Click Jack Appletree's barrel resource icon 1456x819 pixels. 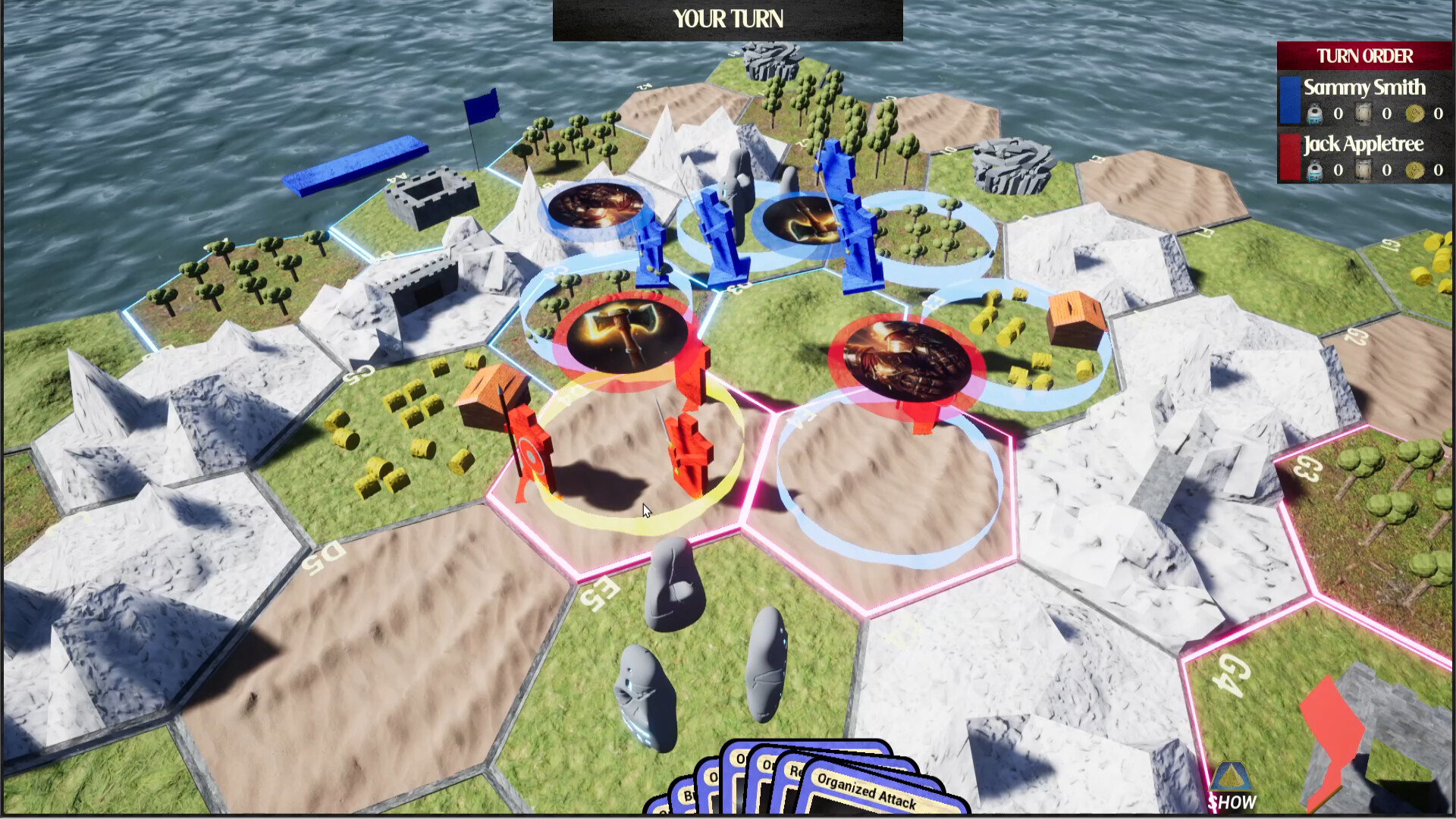(1362, 170)
